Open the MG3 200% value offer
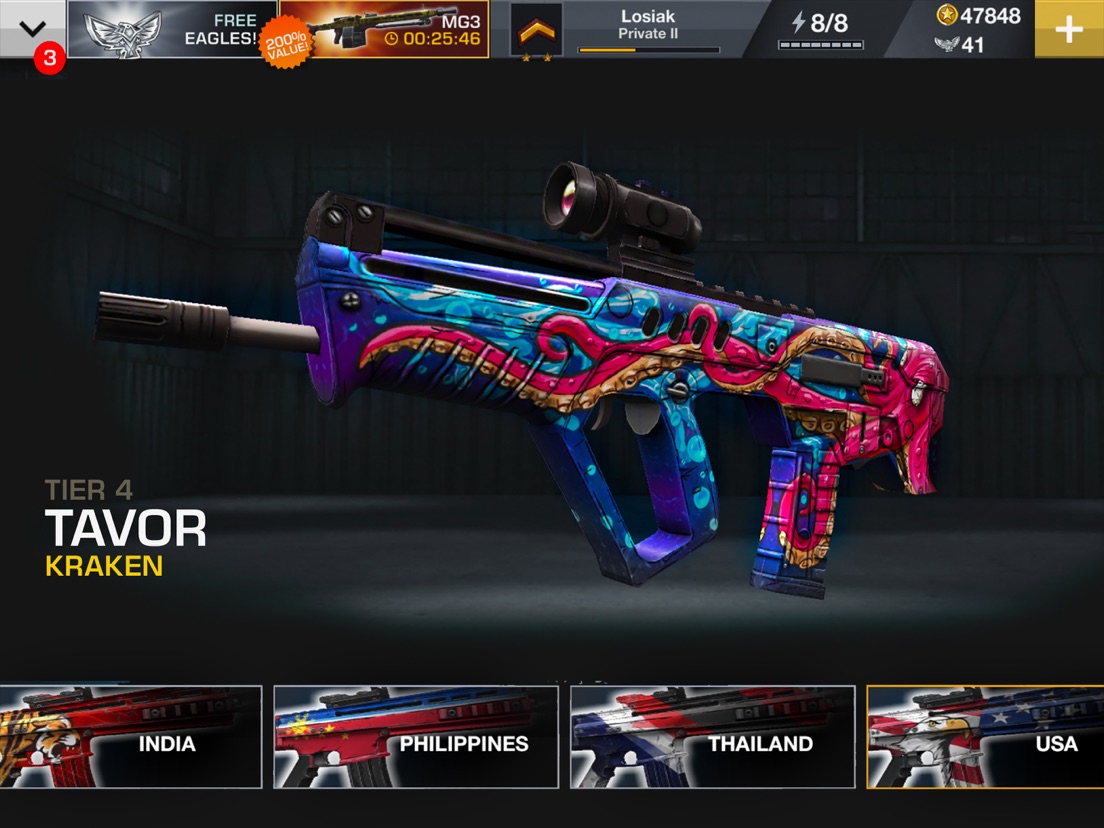The width and height of the screenshot is (1104, 828). point(384,29)
